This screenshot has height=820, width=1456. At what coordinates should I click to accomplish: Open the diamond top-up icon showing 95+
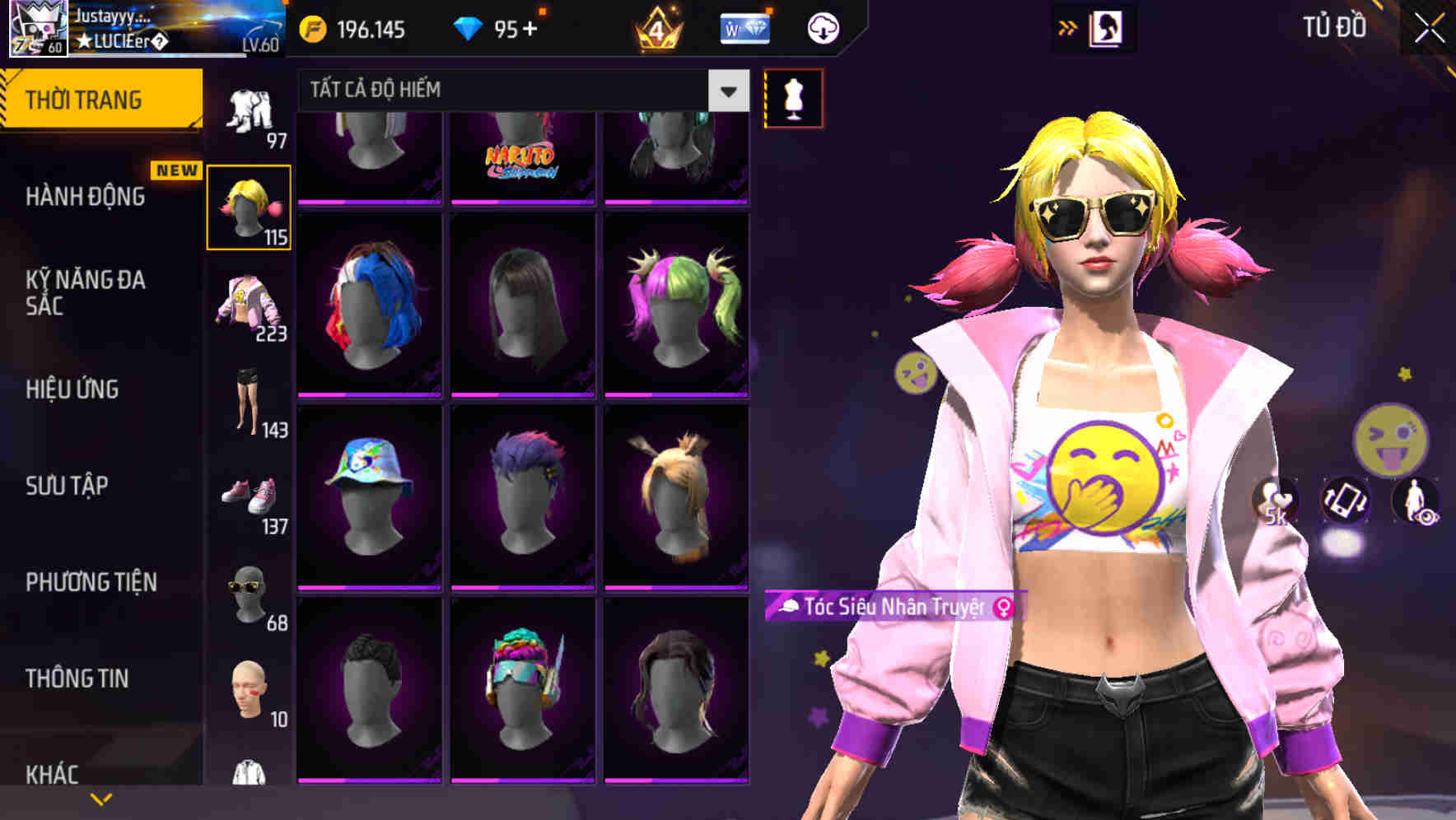(494, 27)
